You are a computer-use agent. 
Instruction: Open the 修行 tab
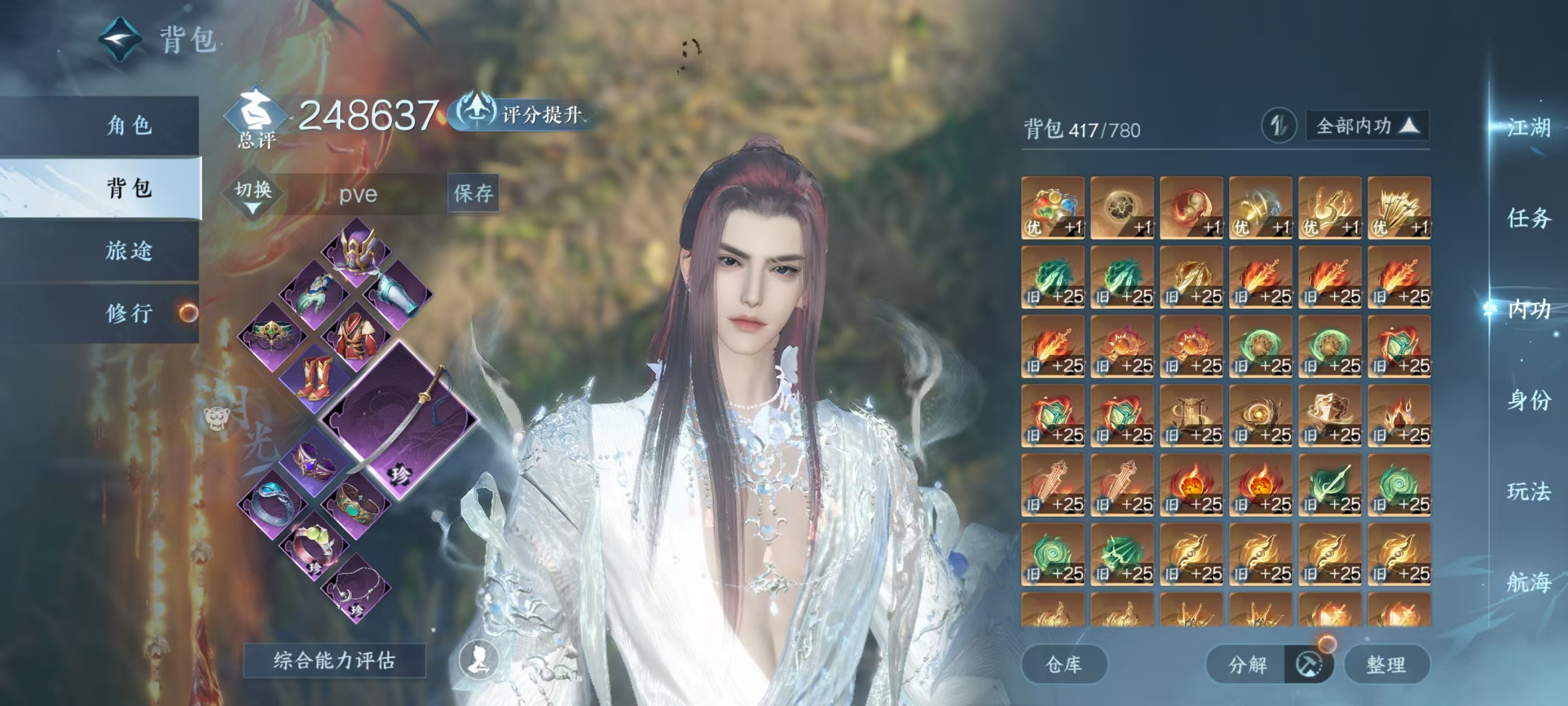128,314
